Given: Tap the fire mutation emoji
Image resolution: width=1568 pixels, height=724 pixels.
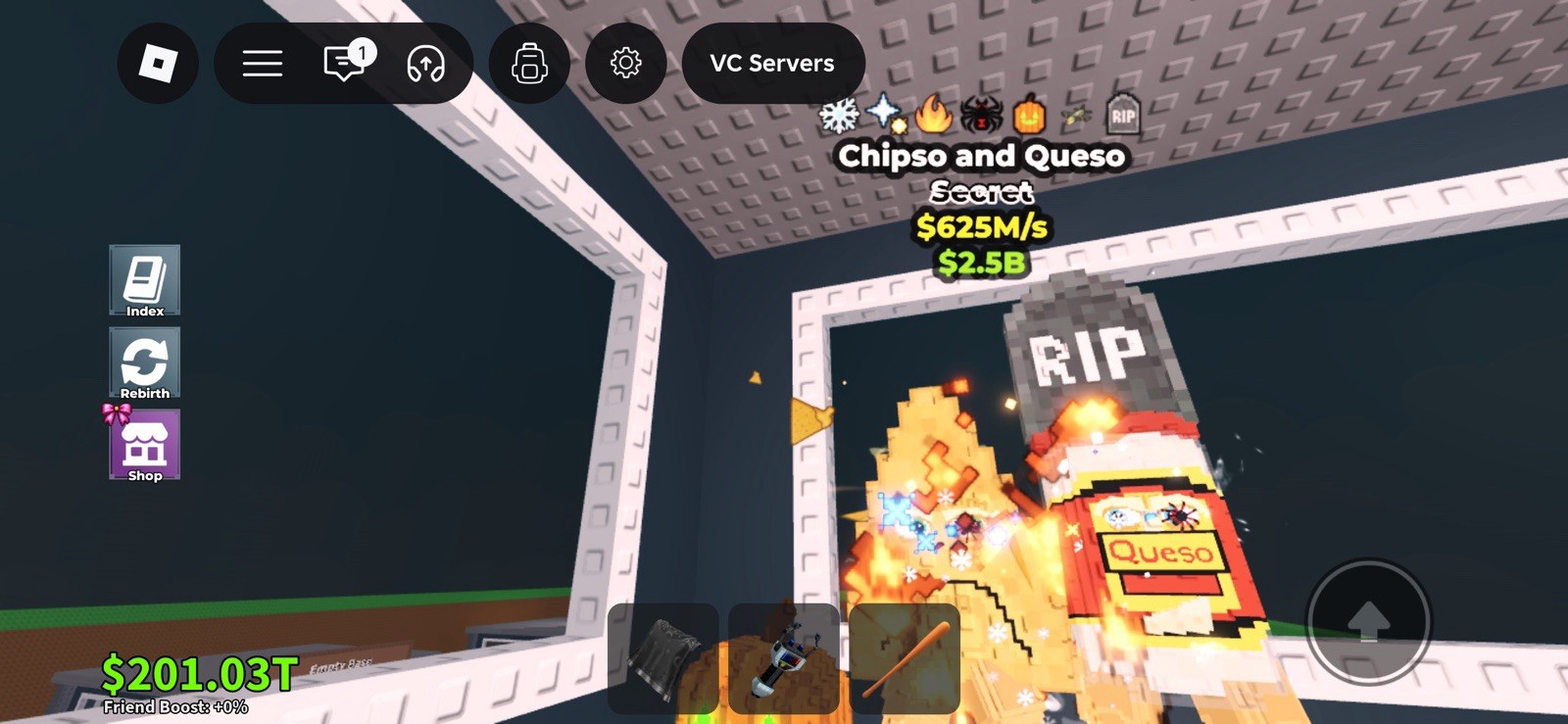Looking at the screenshot, I should click(x=934, y=116).
